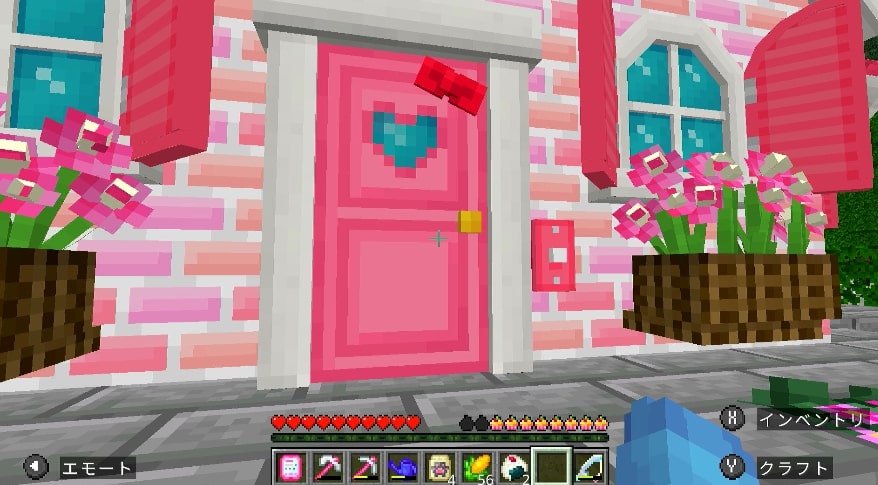Select the pink tablet item in hotbar

[290, 466]
